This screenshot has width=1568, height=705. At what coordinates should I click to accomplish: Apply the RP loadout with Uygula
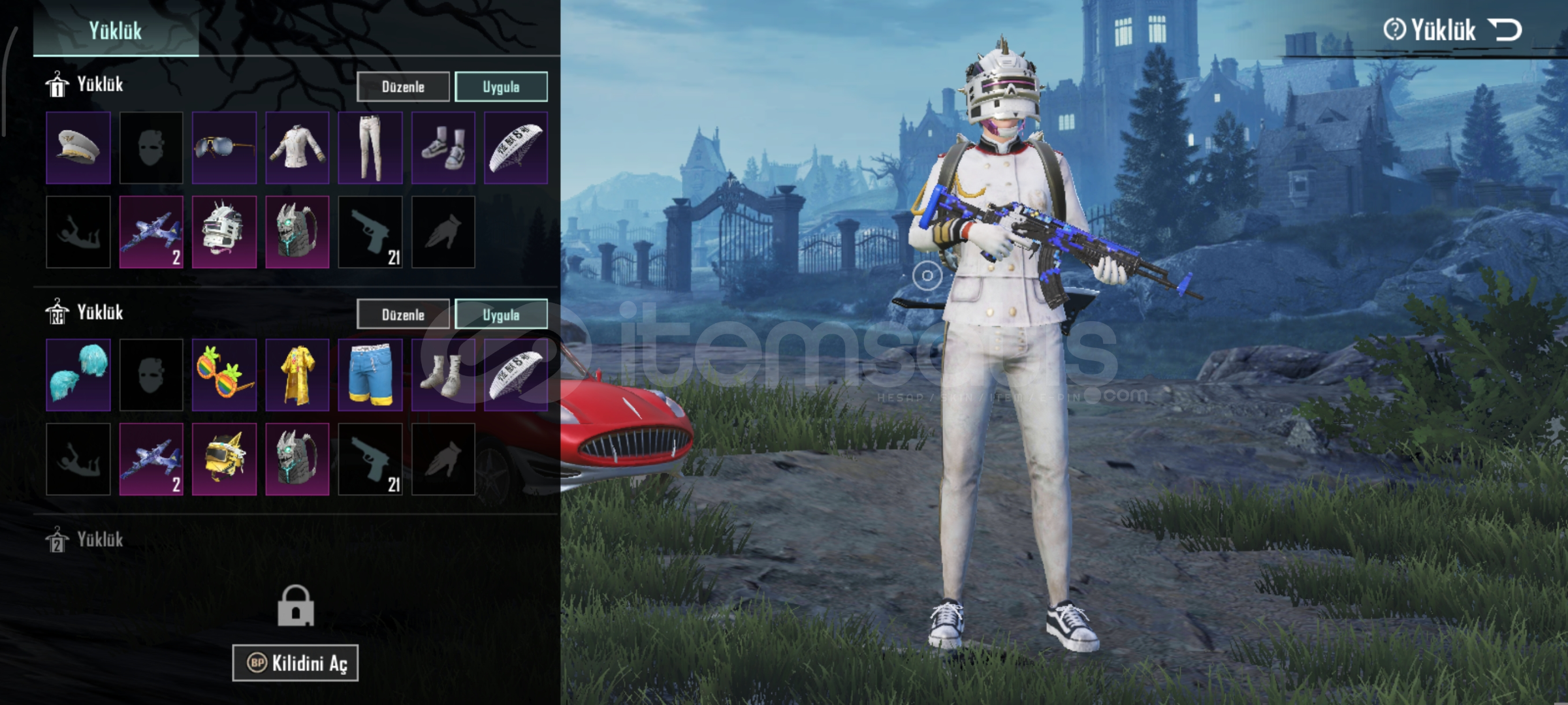point(501,315)
